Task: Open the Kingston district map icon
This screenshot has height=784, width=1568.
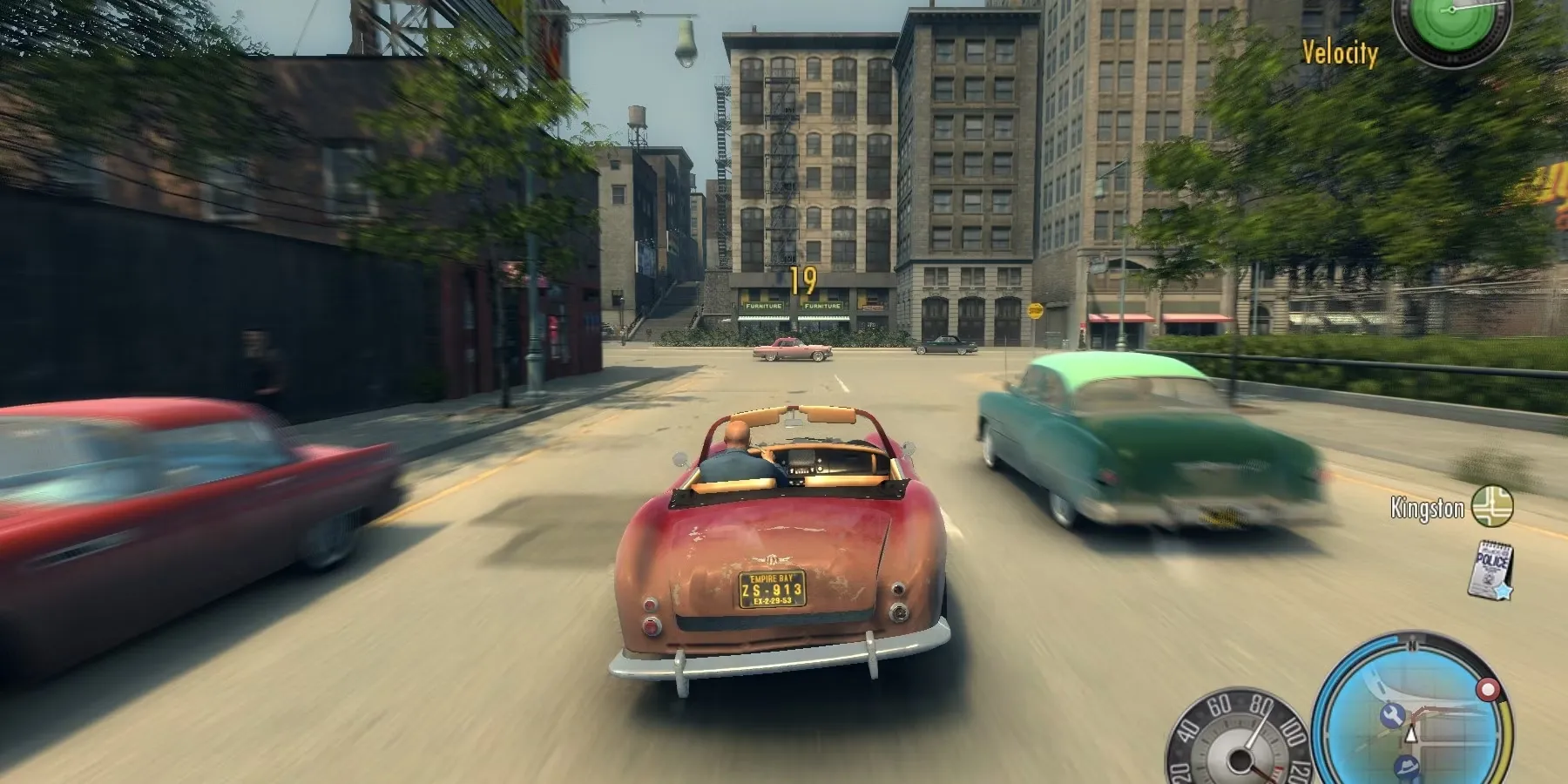Action: 1491,506
